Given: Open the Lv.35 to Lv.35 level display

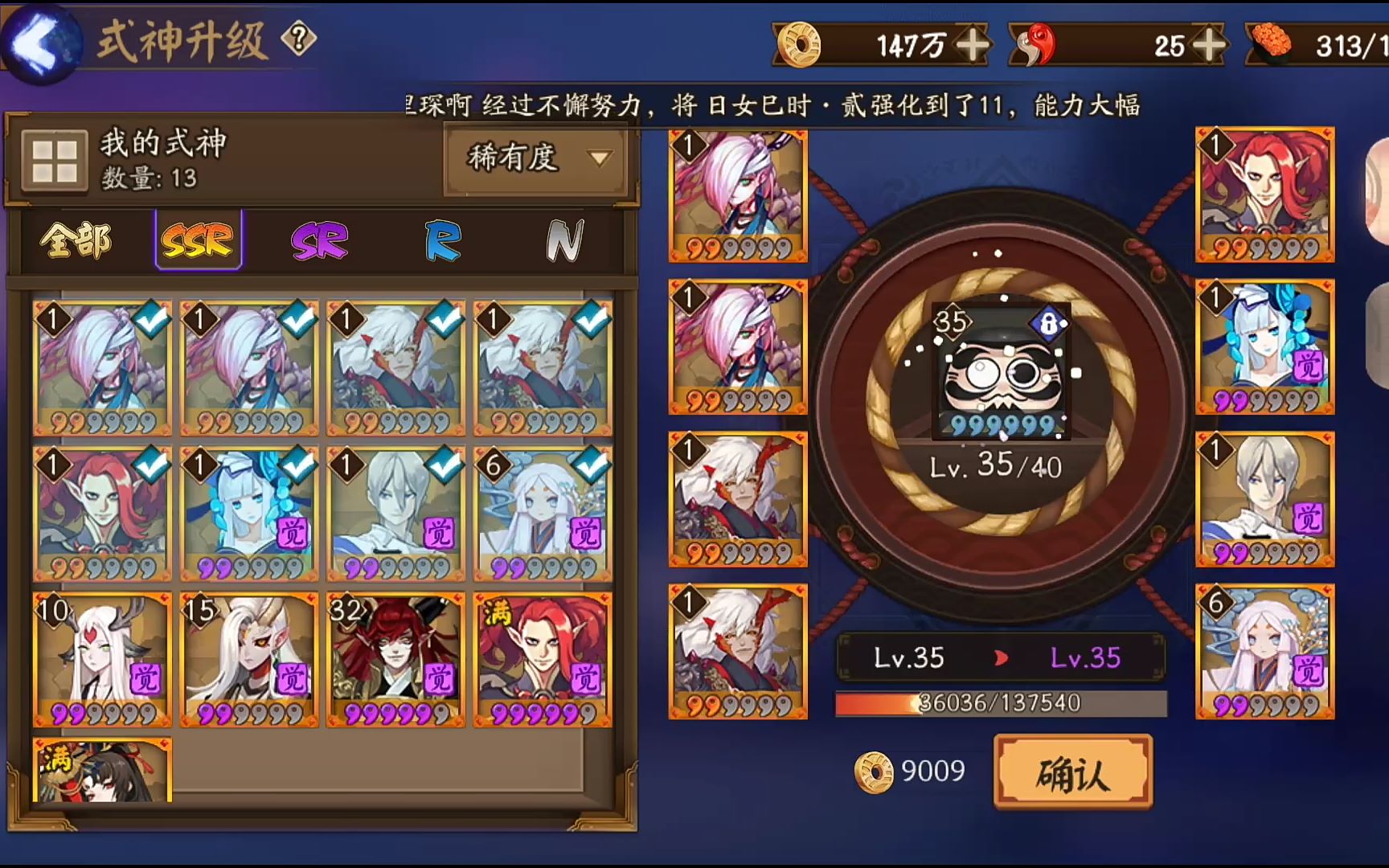Looking at the screenshot, I should pyautogui.click(x=999, y=657).
